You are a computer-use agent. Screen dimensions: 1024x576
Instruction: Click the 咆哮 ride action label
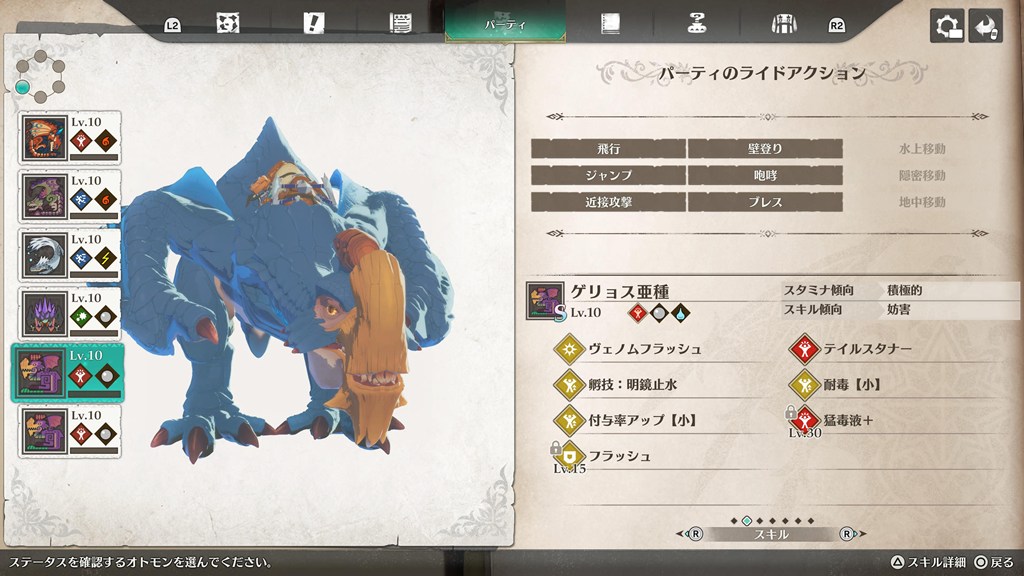tap(764, 175)
